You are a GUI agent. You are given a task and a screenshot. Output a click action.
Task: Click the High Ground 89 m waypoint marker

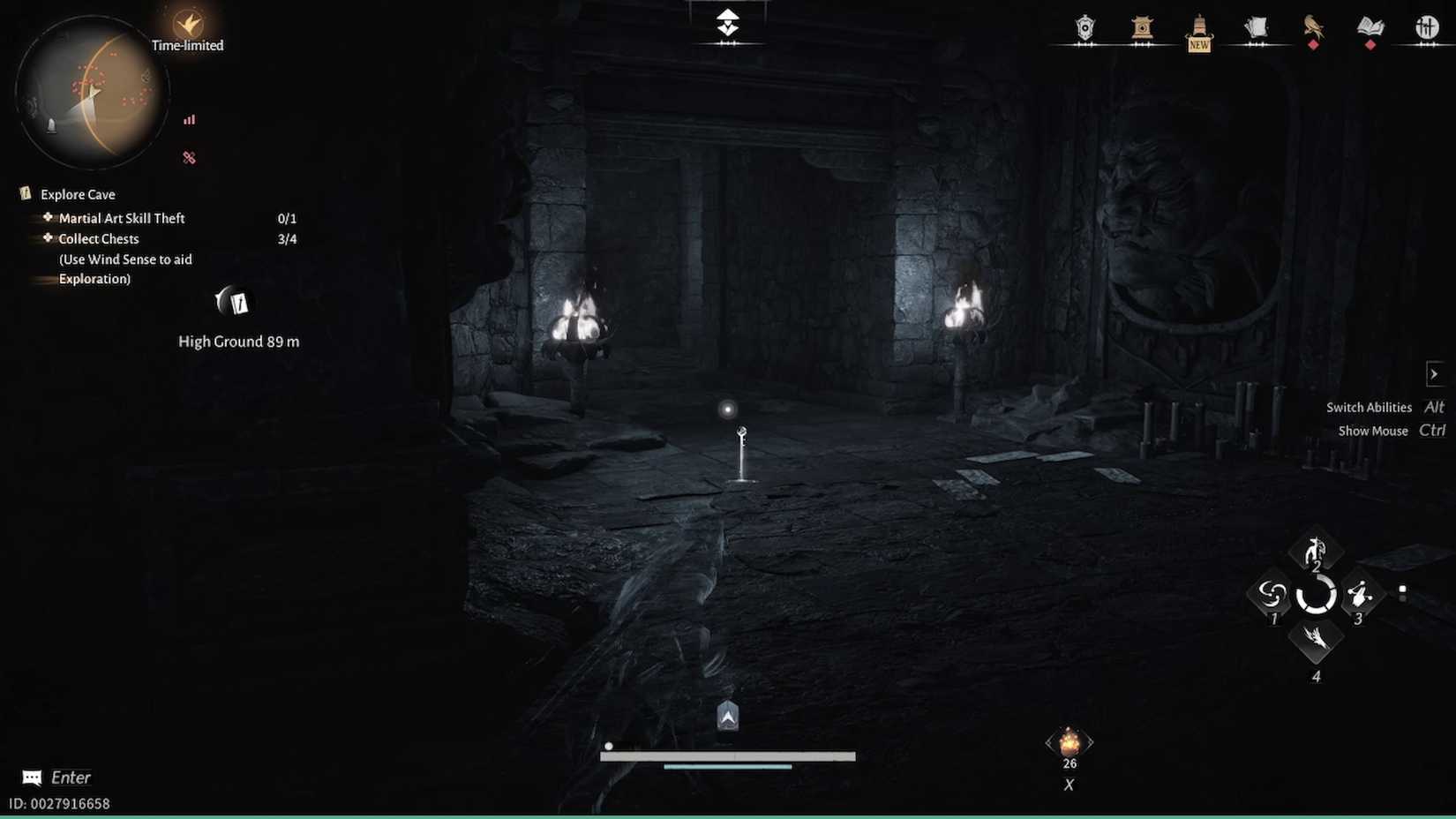(x=231, y=303)
